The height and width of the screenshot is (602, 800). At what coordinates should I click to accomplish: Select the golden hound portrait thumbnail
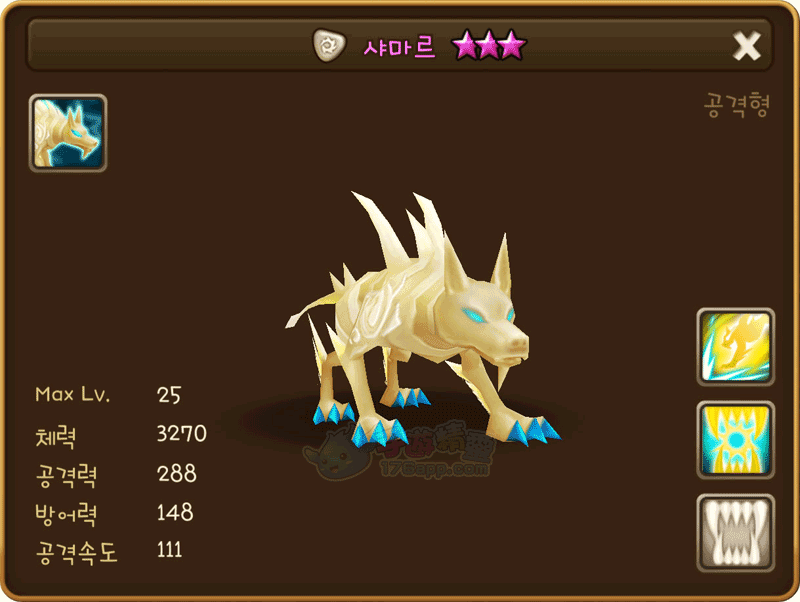(x=68, y=133)
